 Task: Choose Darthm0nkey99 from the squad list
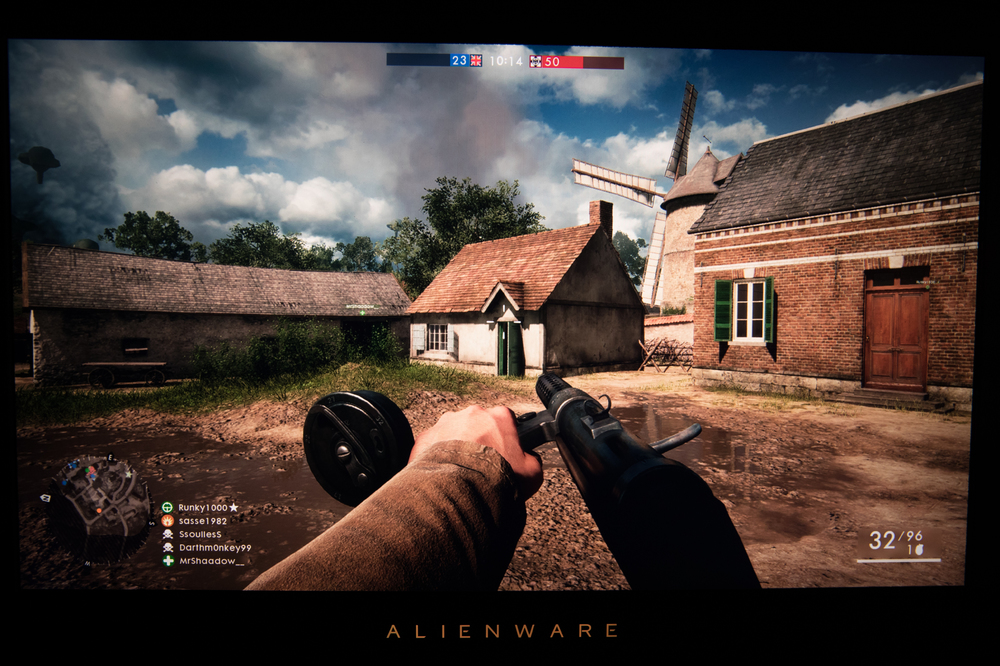pos(214,548)
